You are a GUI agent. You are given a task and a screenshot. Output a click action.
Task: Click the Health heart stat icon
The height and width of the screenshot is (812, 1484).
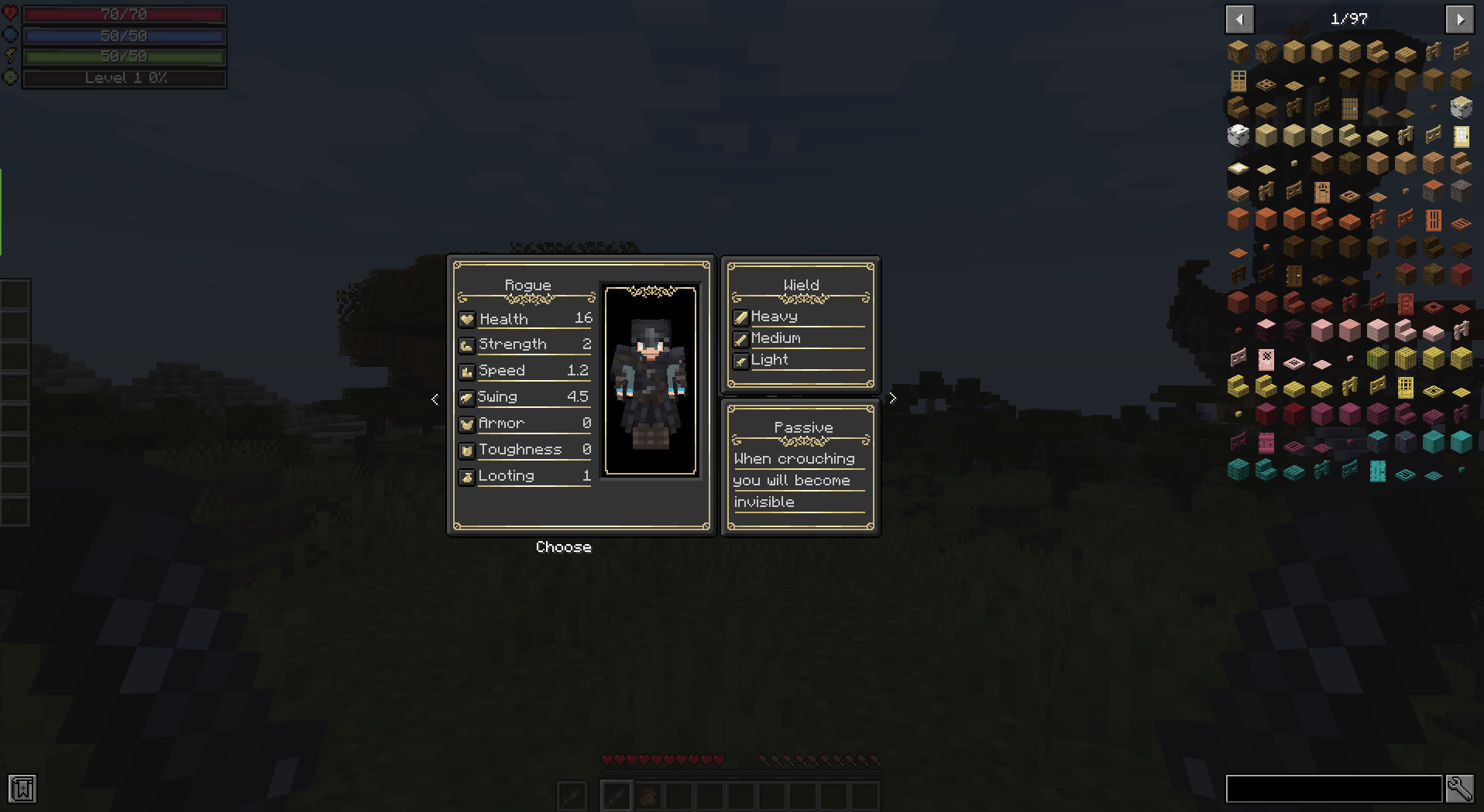pyautogui.click(x=467, y=318)
